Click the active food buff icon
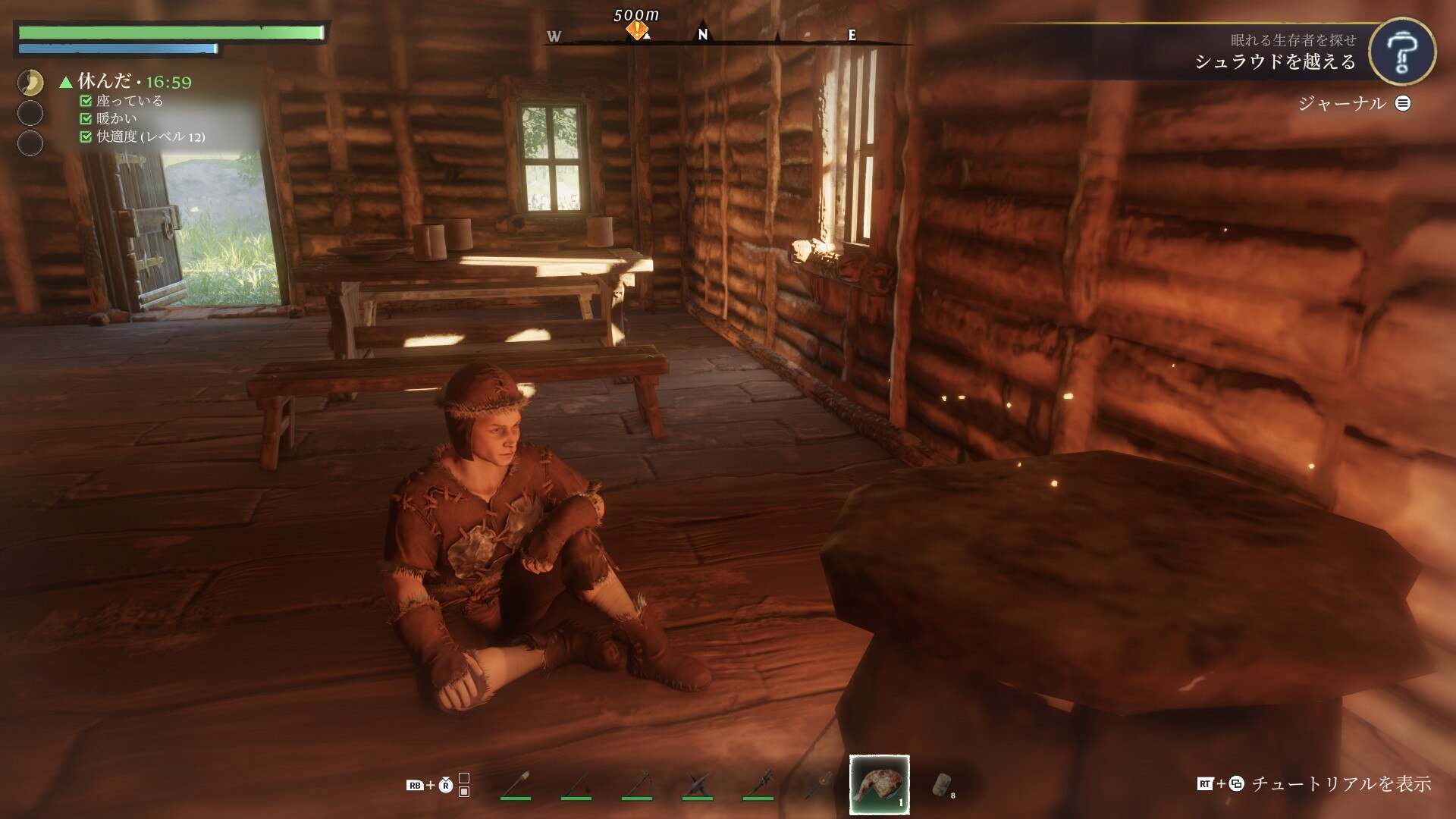 [30, 82]
